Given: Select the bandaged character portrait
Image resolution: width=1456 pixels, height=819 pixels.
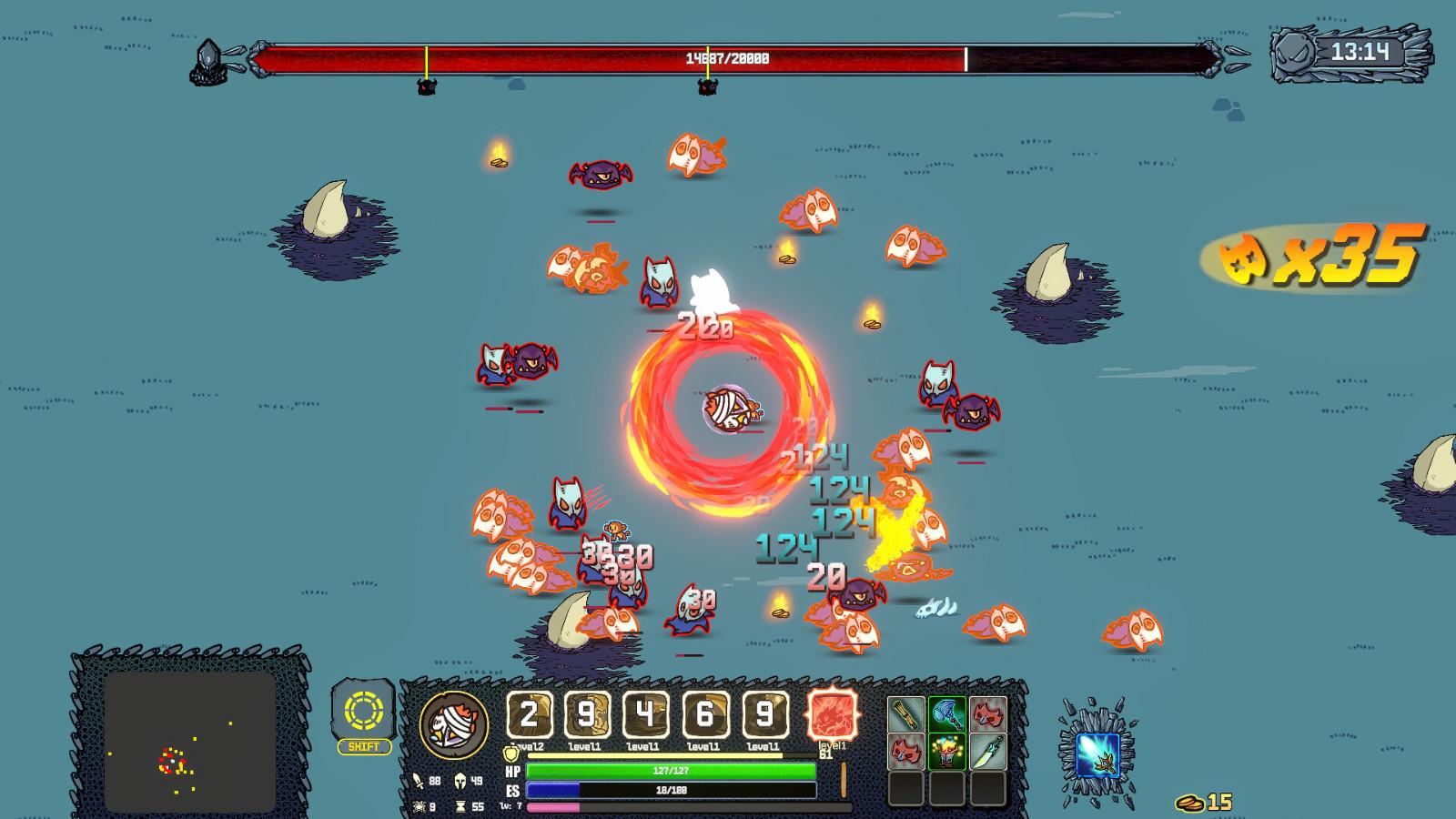Looking at the screenshot, I should click(453, 724).
